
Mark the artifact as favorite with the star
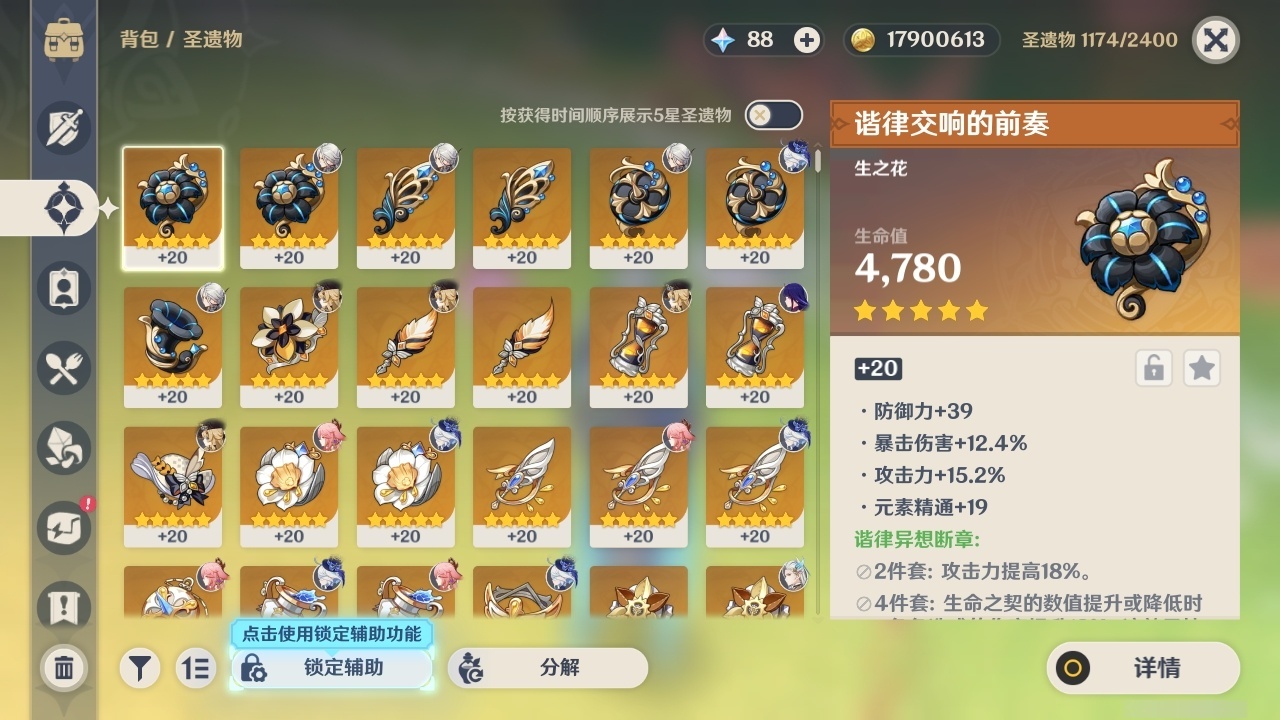point(1202,368)
